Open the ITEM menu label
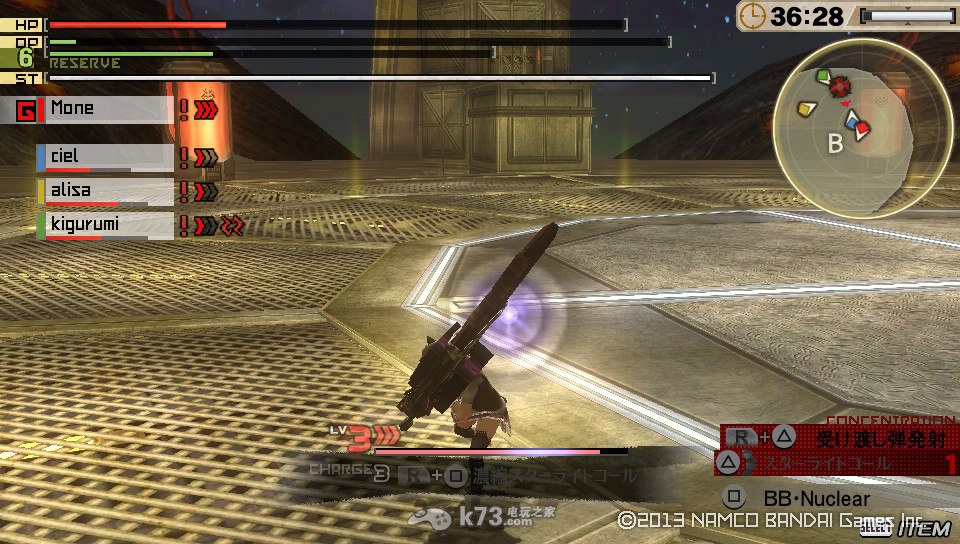The height and width of the screenshot is (544, 960). [923, 528]
